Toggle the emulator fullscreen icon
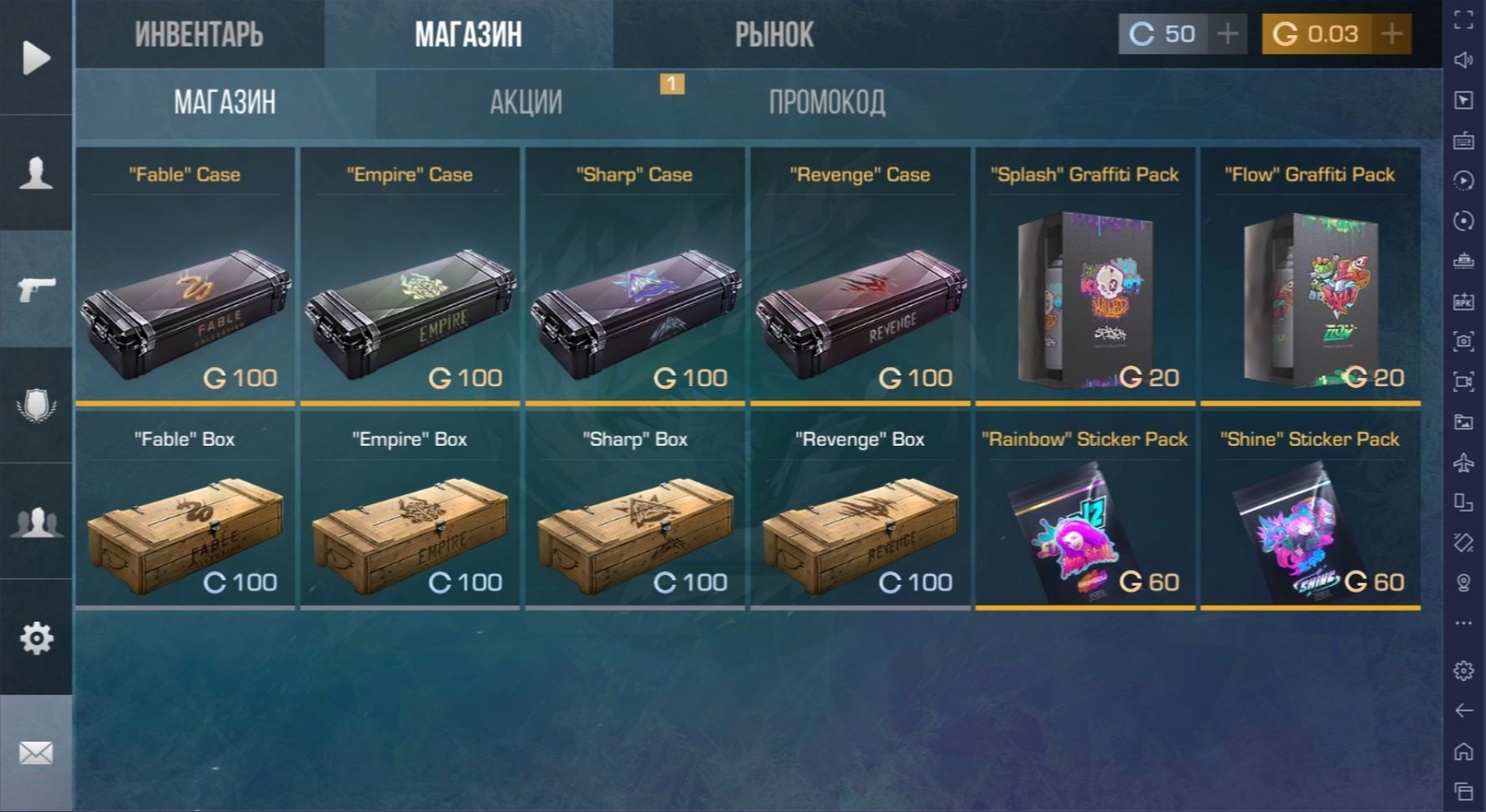This screenshot has width=1486, height=812. [1463, 20]
